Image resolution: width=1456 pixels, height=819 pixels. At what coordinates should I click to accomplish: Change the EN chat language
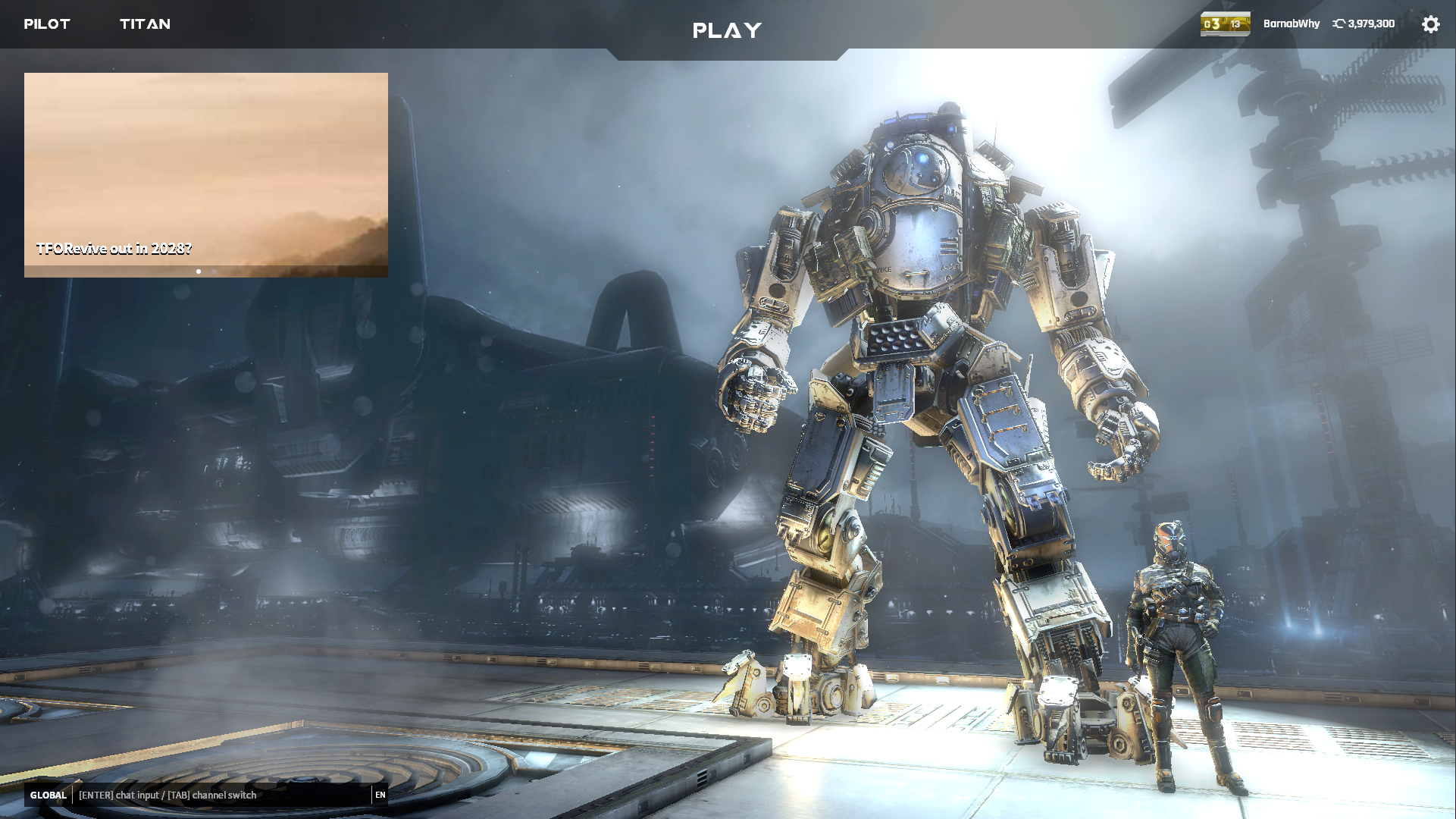click(x=380, y=795)
